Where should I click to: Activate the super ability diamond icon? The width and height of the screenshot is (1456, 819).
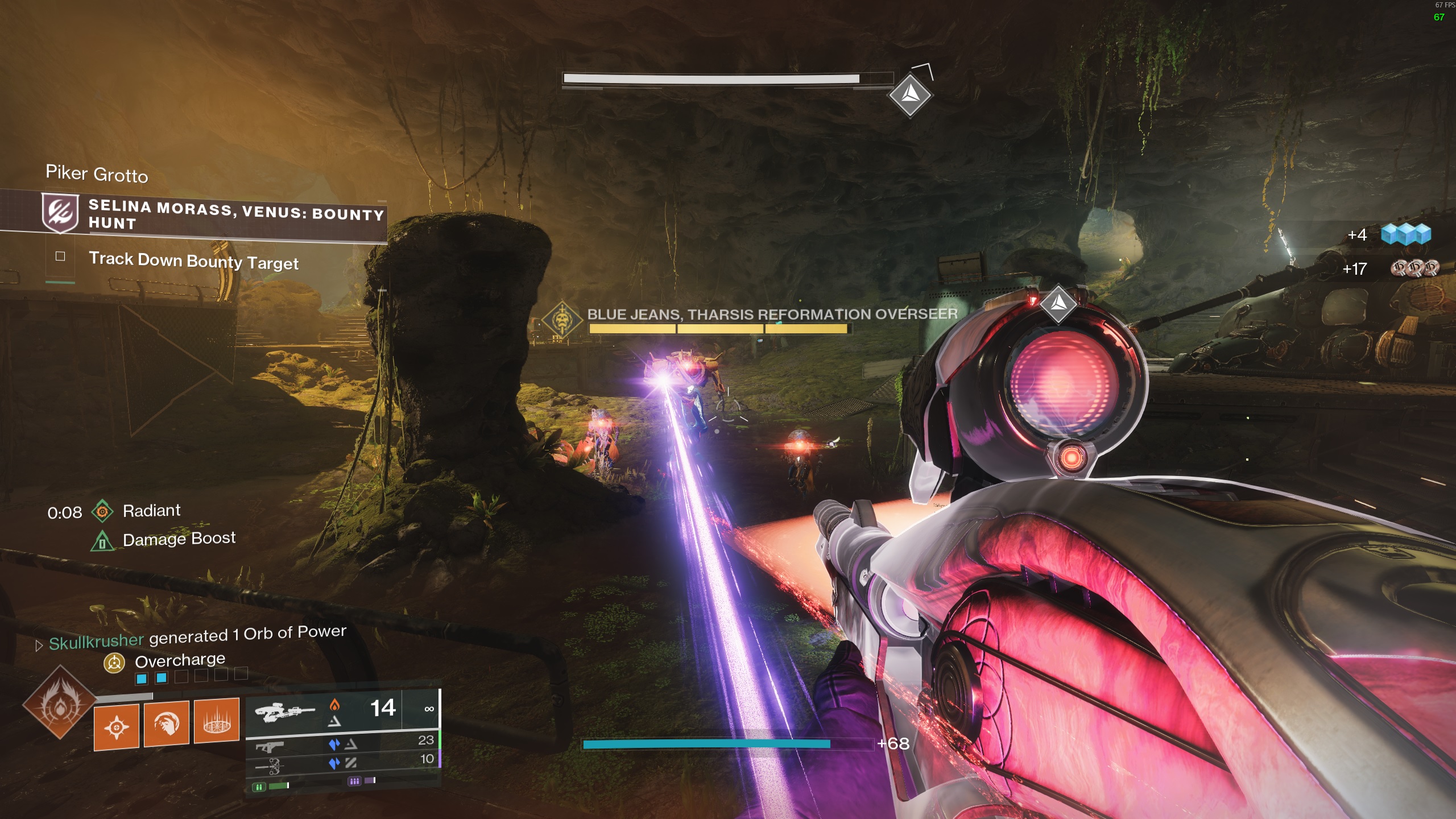[x=60, y=702]
